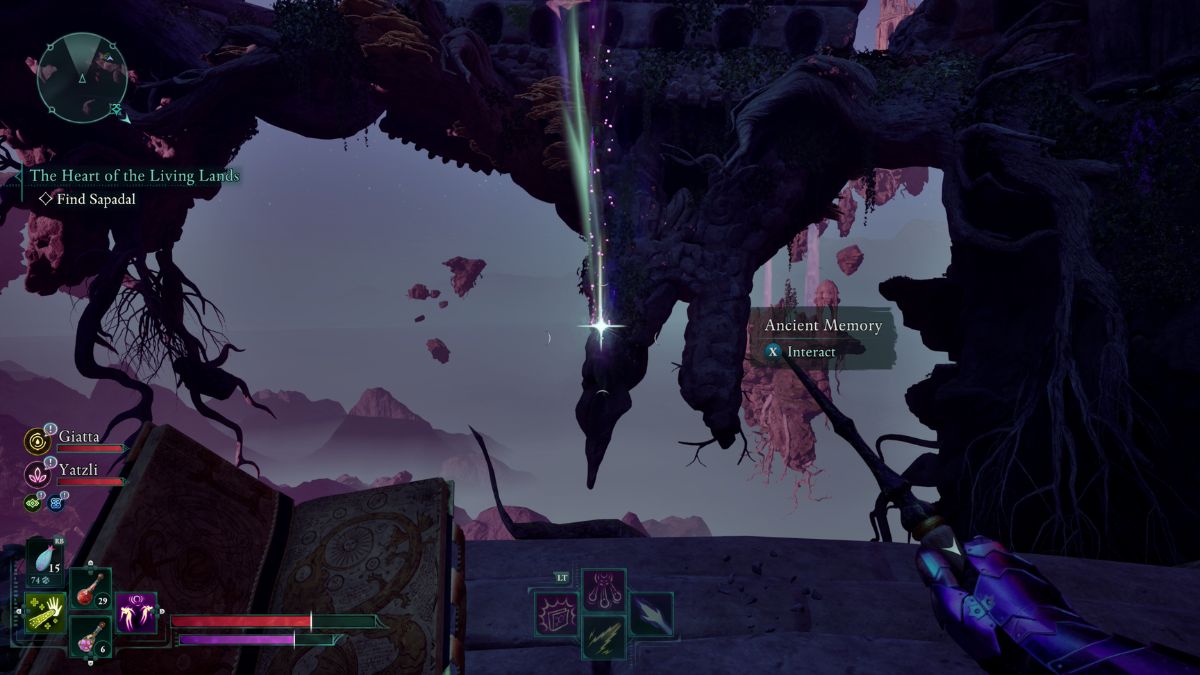Click the circular minimap compass
The width and height of the screenshot is (1200, 675).
(x=82, y=76)
